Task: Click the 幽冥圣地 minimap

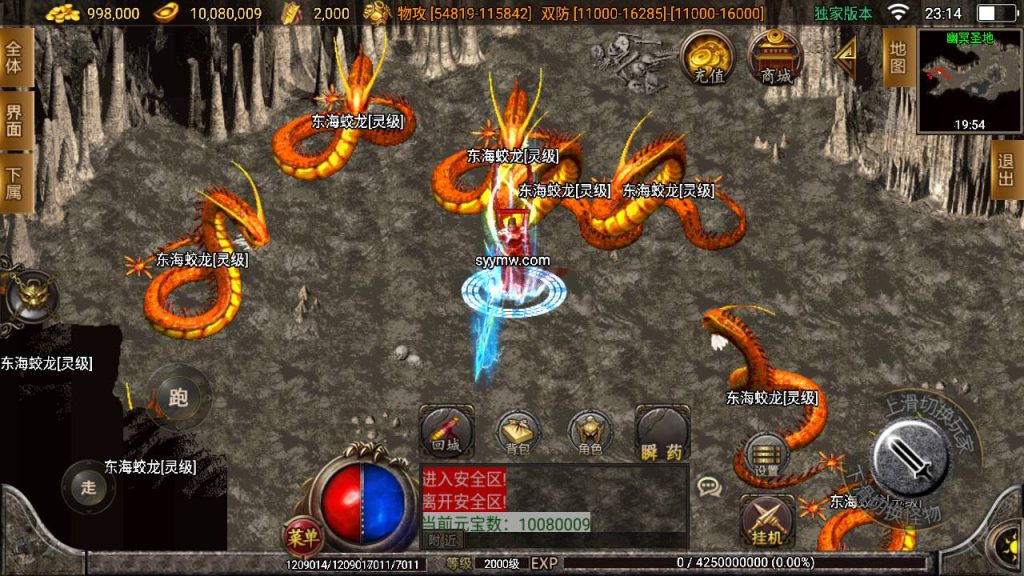Action: (969, 82)
